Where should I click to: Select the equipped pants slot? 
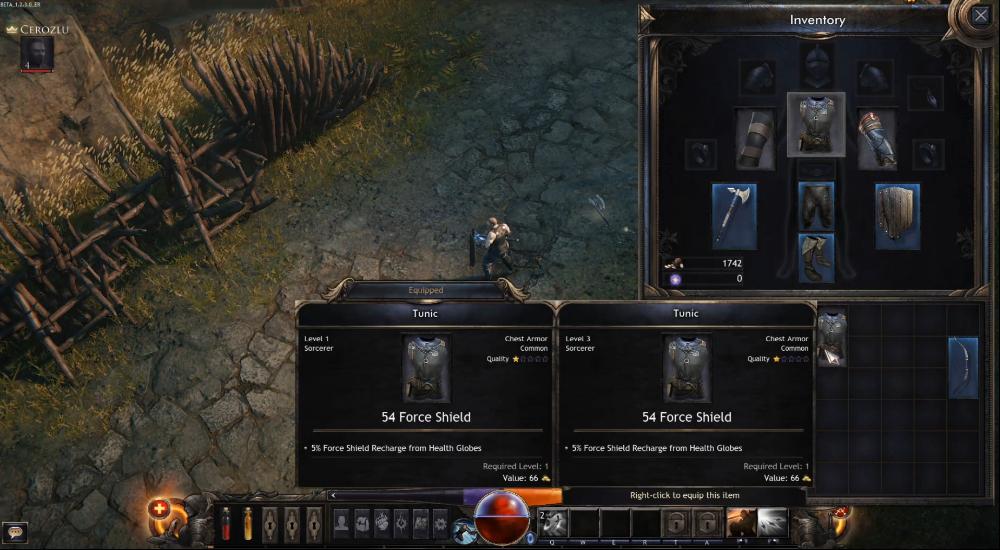click(816, 205)
